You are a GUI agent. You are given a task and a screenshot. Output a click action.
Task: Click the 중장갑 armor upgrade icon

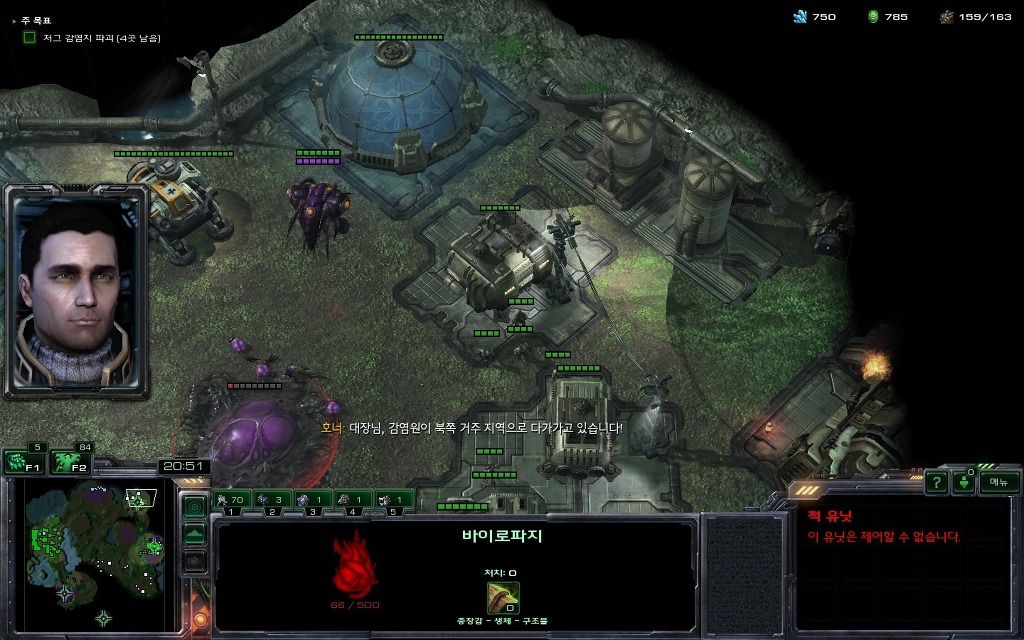[503, 598]
